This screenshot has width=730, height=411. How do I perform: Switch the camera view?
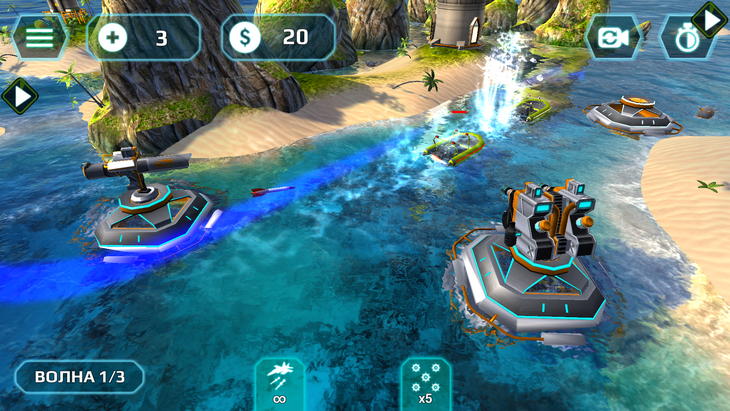(x=613, y=37)
